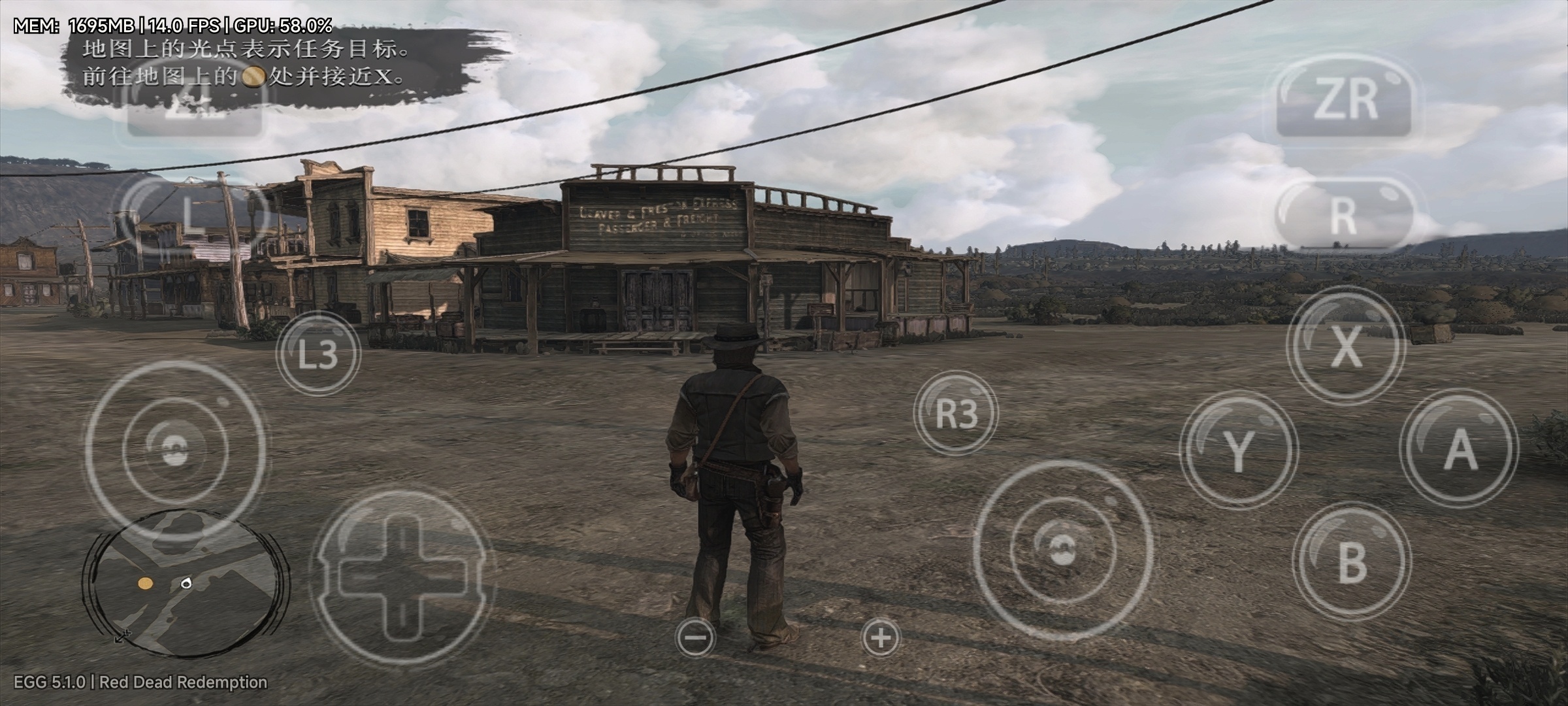Image resolution: width=1568 pixels, height=706 pixels.
Task: Click the L3 stick button
Action: [318, 354]
